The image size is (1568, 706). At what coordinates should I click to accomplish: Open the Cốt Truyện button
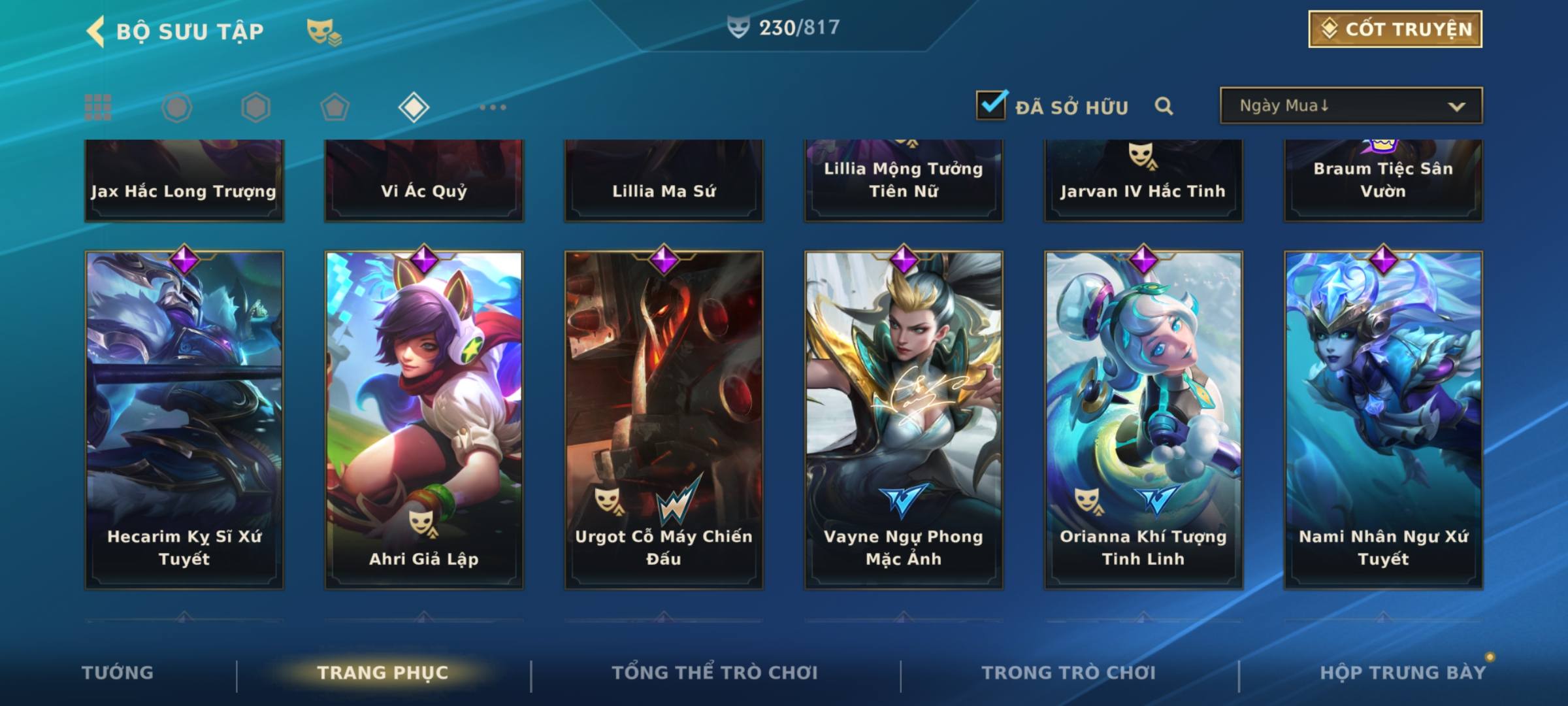tap(1394, 29)
